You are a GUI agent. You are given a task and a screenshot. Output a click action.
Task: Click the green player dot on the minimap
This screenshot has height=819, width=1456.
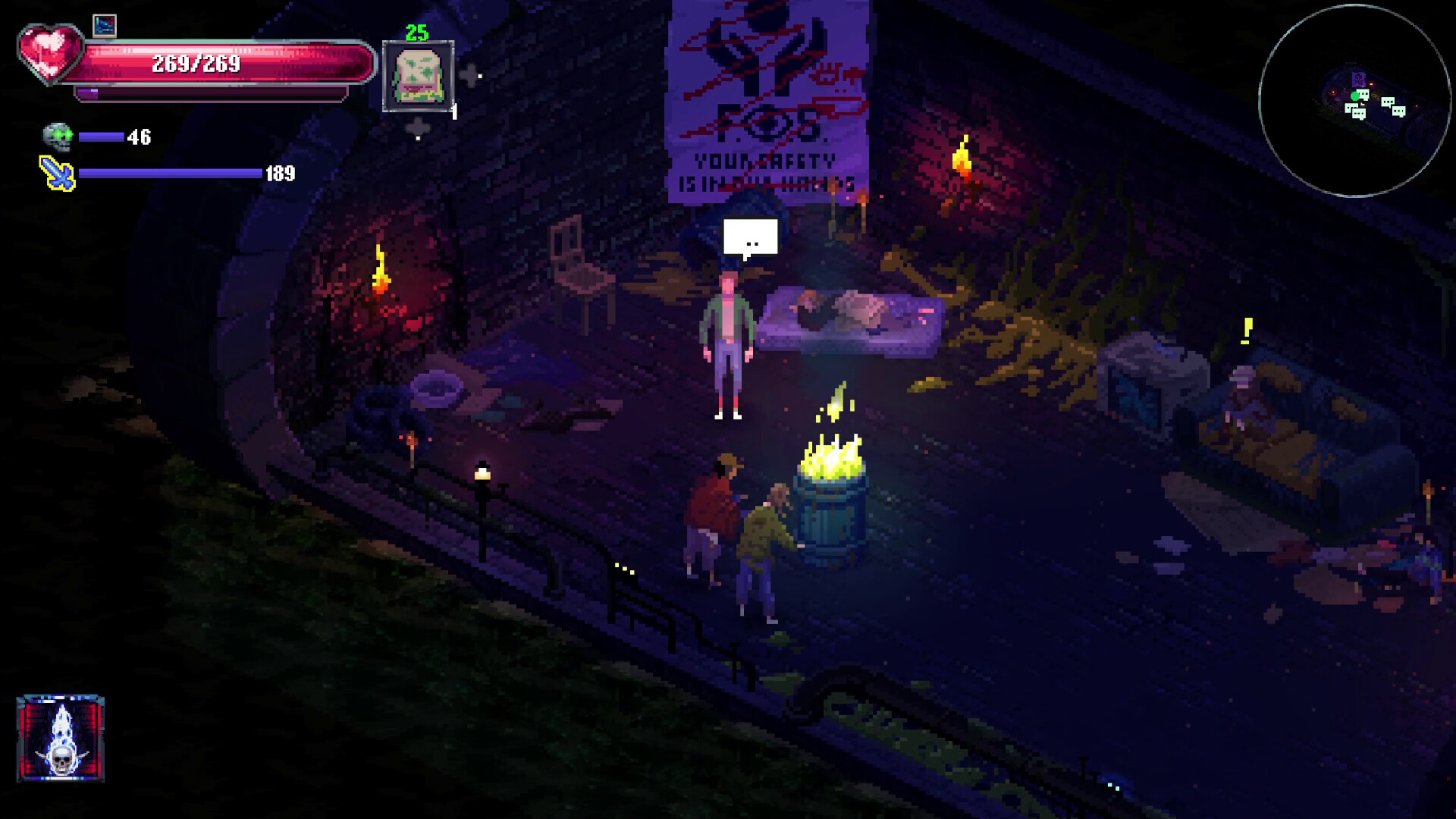pyautogui.click(x=1355, y=96)
